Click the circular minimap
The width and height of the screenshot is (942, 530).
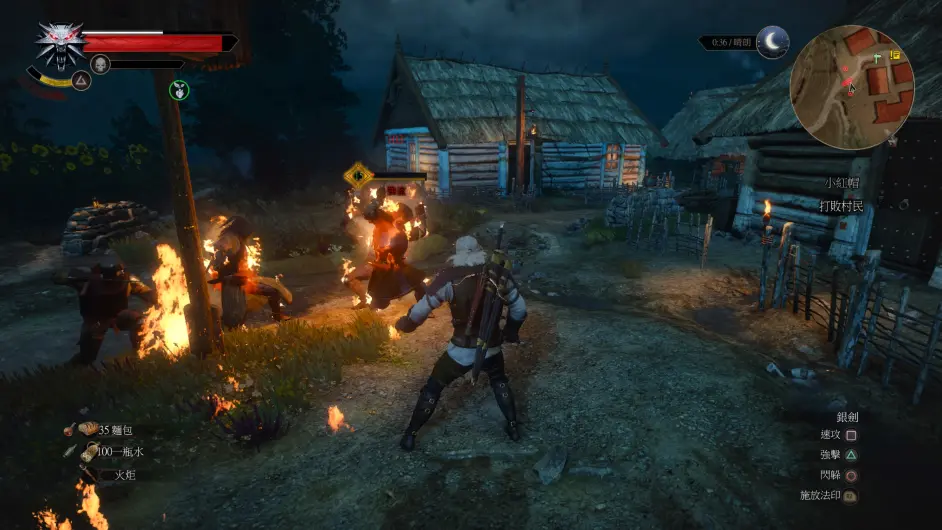pos(852,87)
